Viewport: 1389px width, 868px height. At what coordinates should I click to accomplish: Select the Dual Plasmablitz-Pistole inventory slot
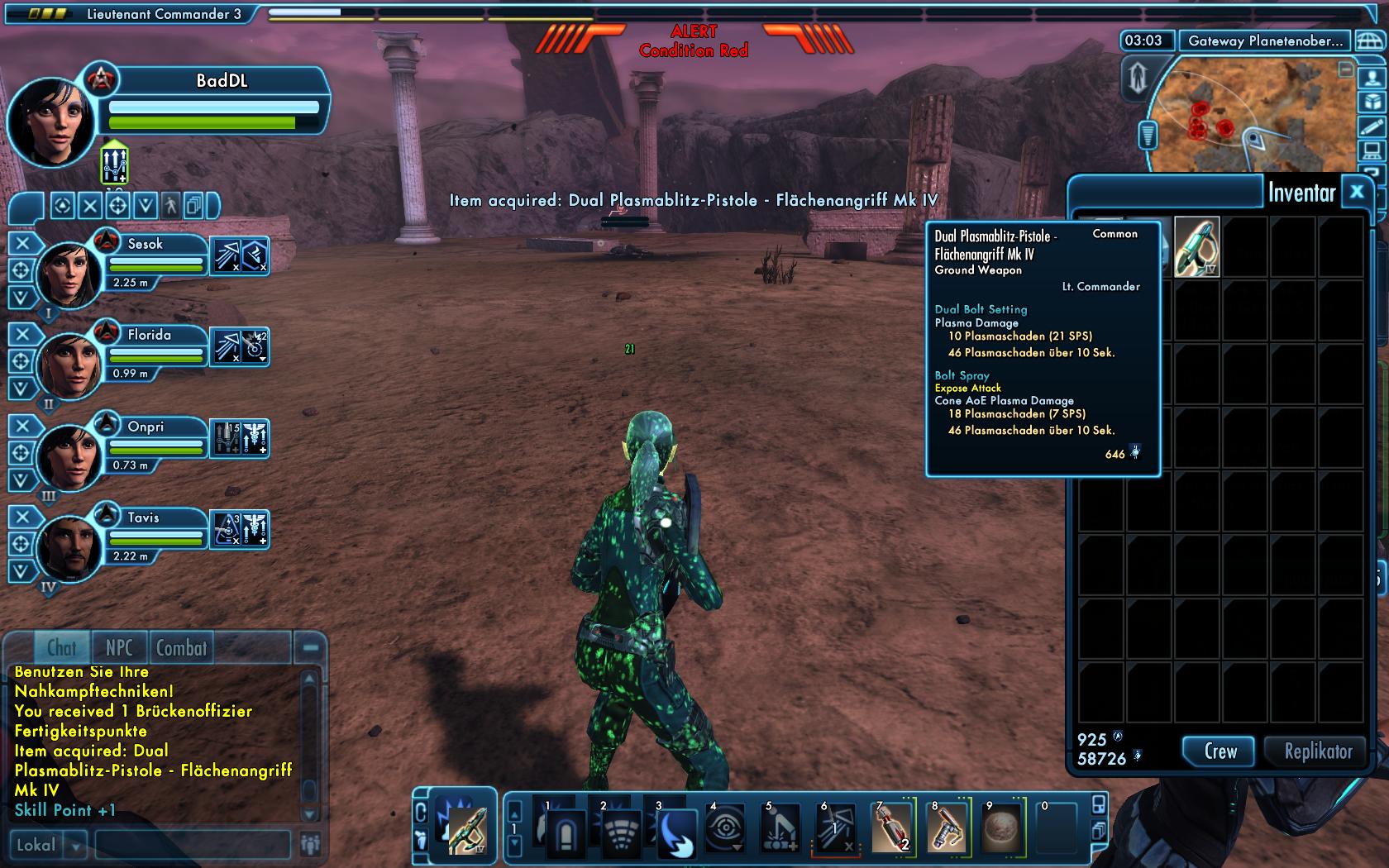point(1196,246)
